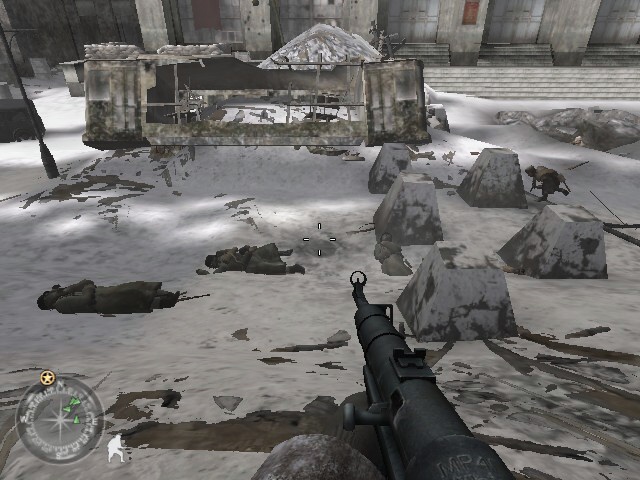Select the gold star objective marker
Screen dimensions: 640x480
coord(47,377)
